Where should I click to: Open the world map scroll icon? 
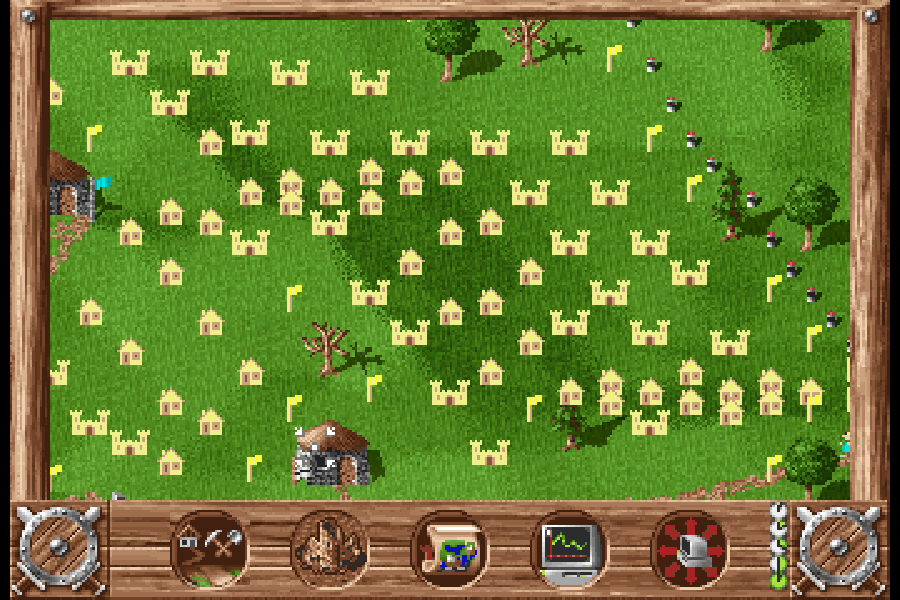[x=450, y=549]
